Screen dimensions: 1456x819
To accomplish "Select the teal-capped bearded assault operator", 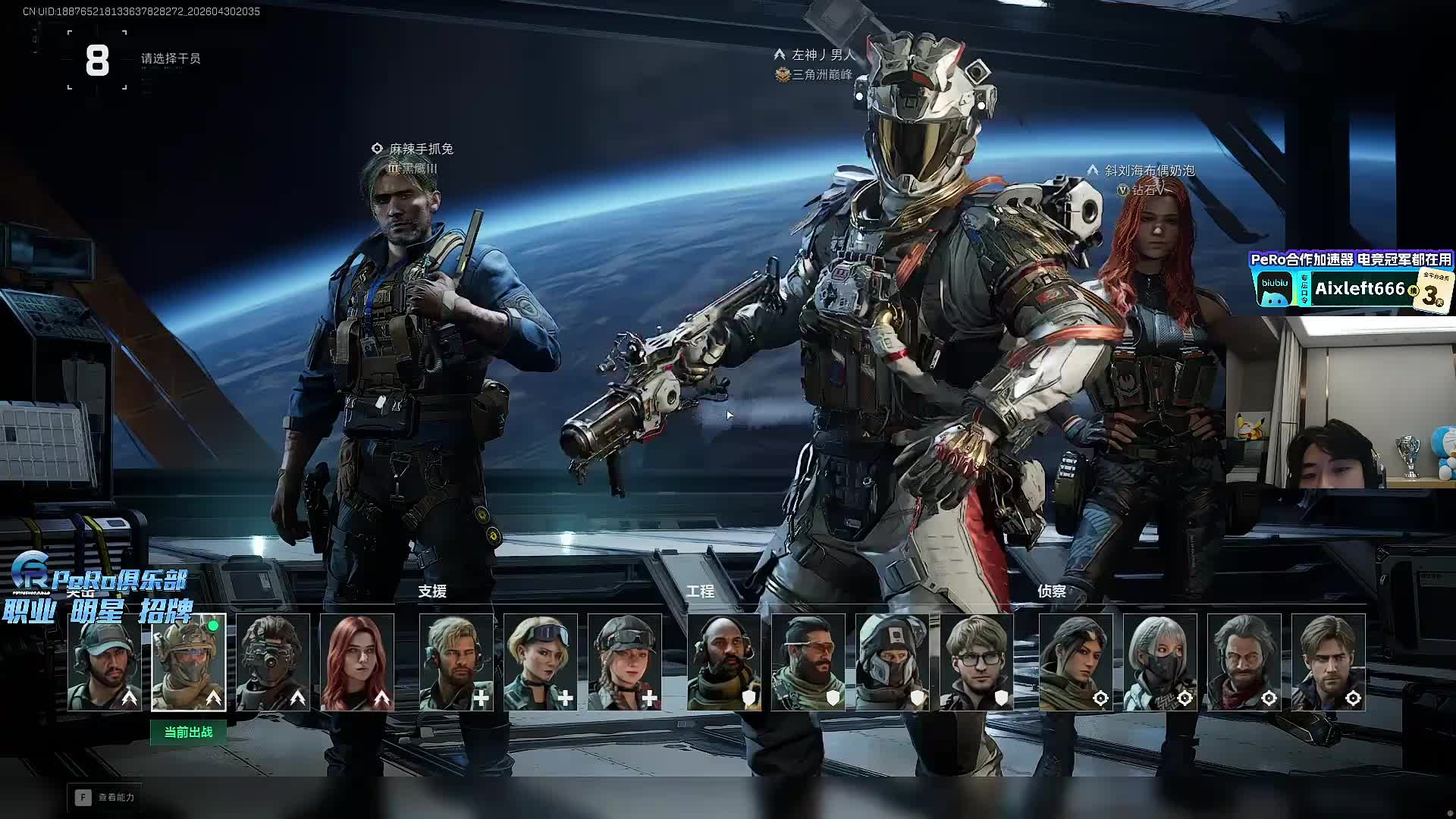I will tap(105, 662).
